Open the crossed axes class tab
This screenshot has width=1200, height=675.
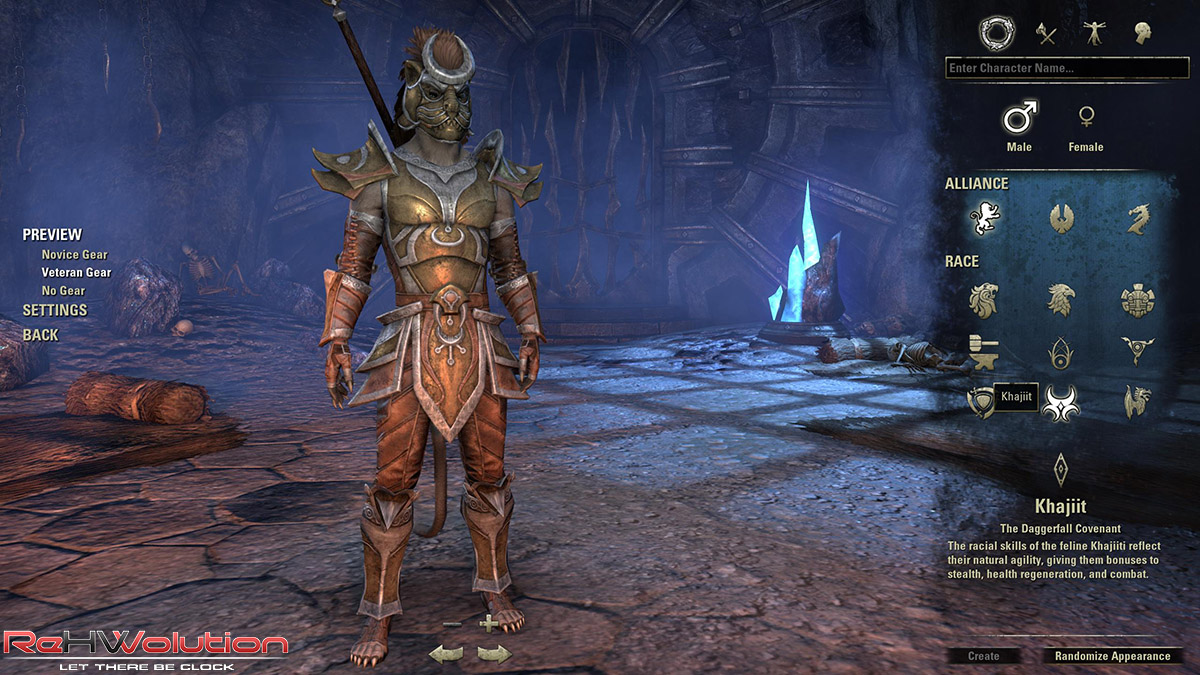pos(1046,34)
